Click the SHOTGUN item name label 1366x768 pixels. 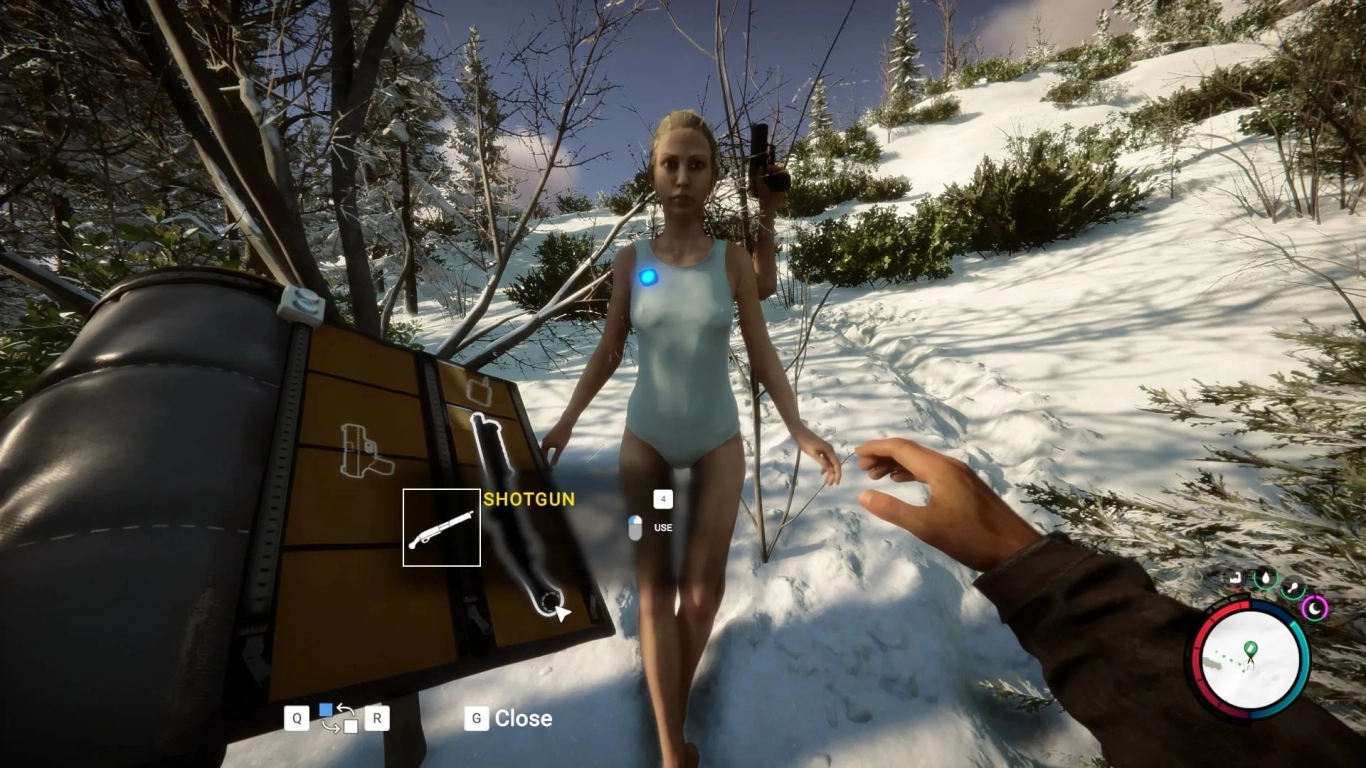click(528, 499)
